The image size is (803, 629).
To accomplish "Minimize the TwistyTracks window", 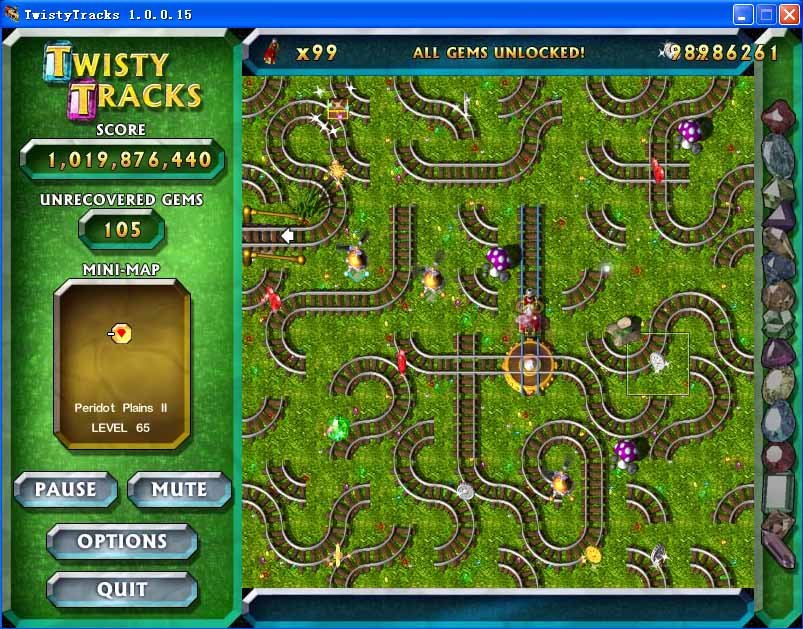I will [x=743, y=14].
